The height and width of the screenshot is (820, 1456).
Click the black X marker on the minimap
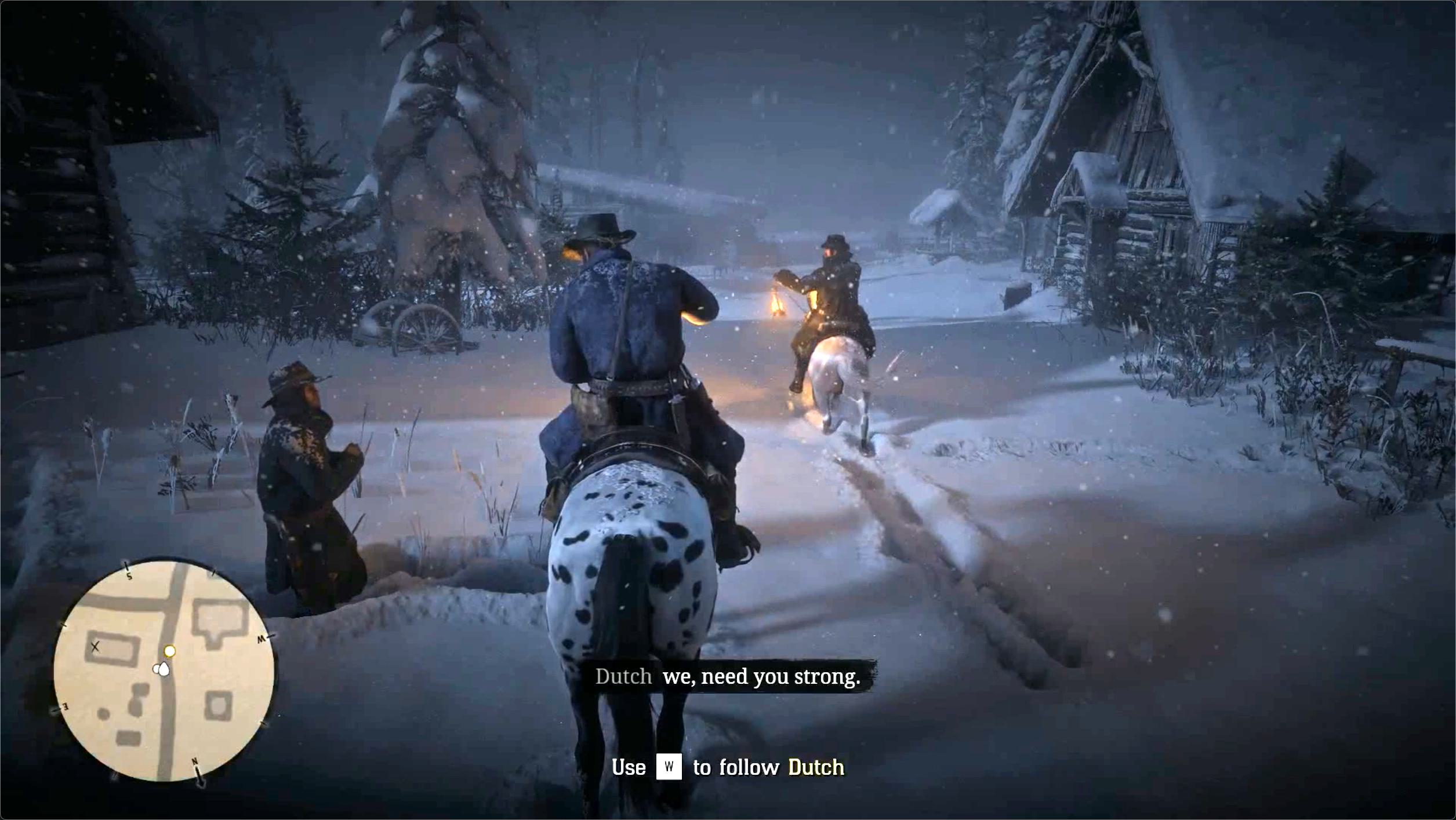click(96, 646)
